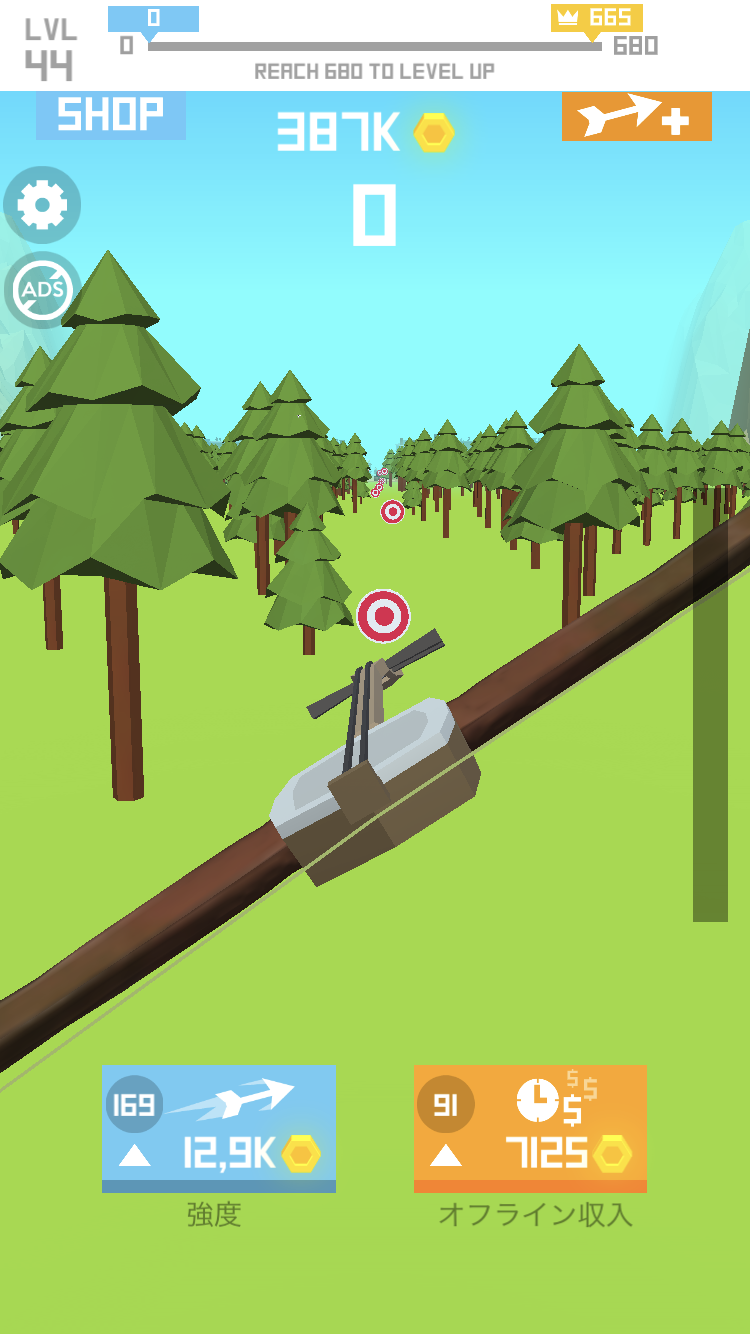Open the gear settings
This screenshot has width=750, height=1334.
[x=42, y=205]
